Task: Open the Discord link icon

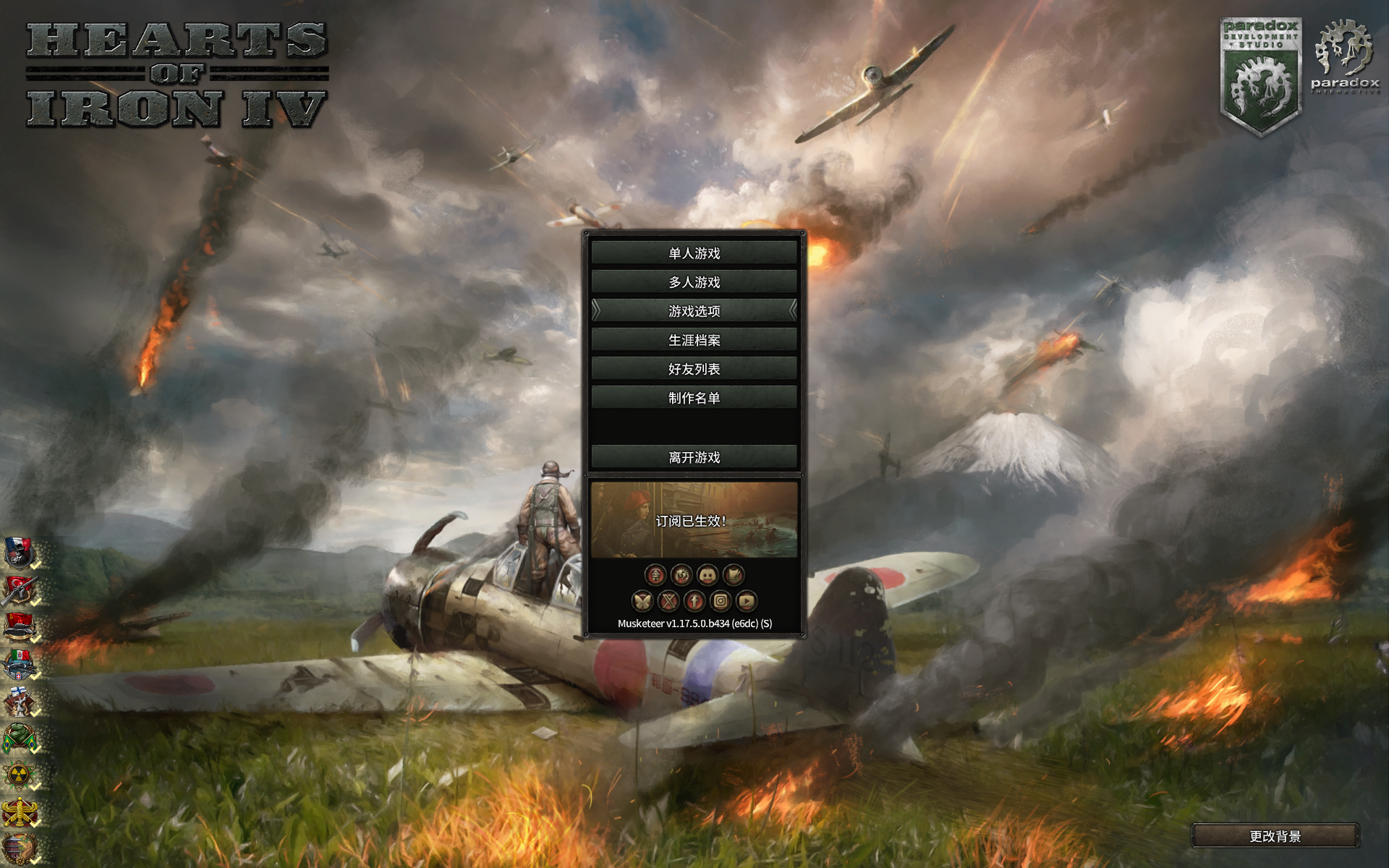Action: tap(708, 575)
